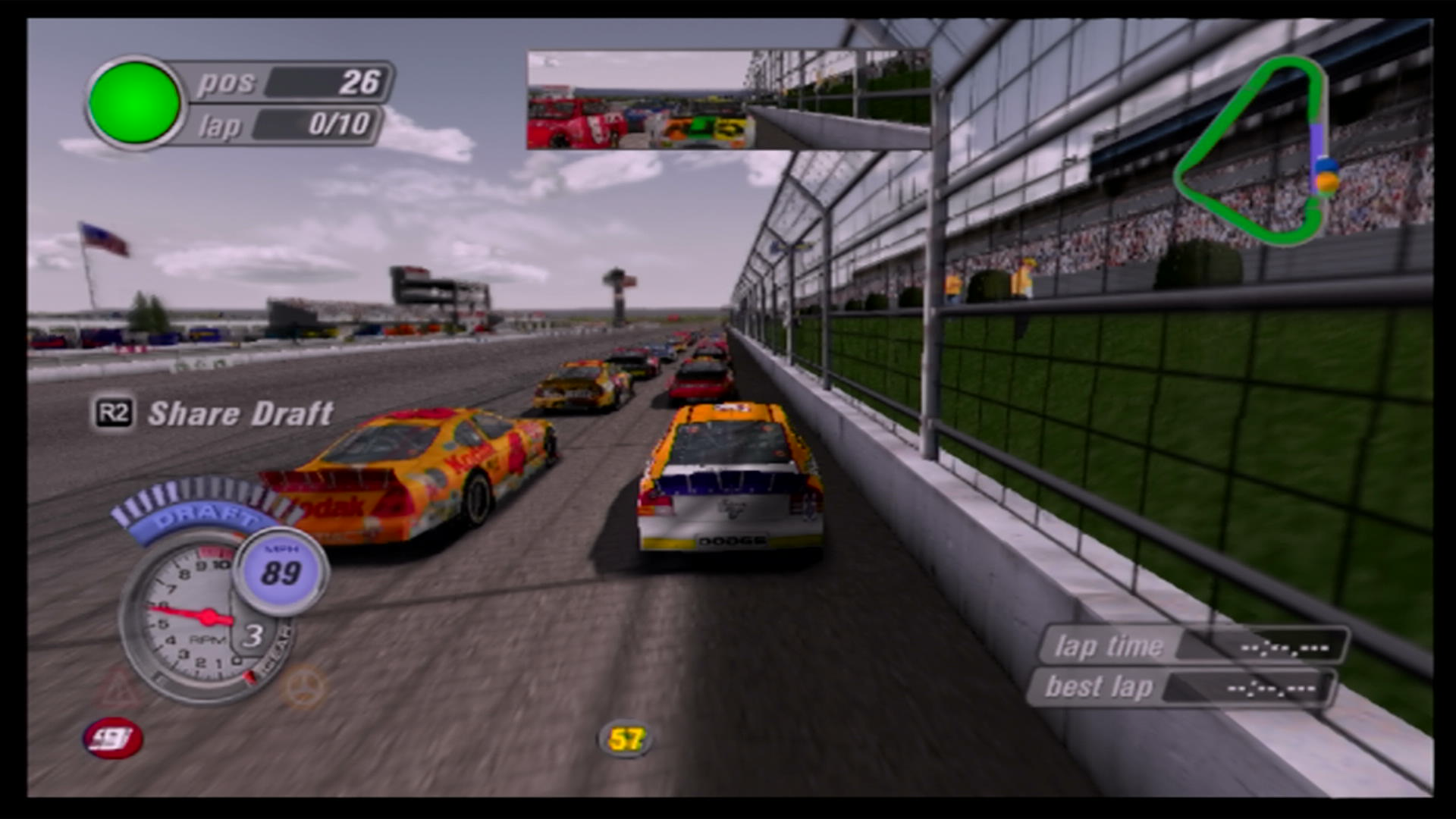
Task: Select the rear-view mirror display
Action: 728,100
